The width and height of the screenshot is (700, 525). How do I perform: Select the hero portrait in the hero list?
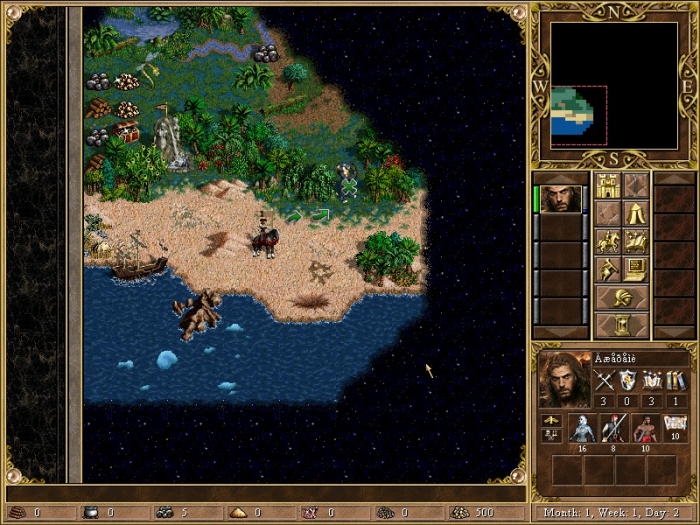563,197
